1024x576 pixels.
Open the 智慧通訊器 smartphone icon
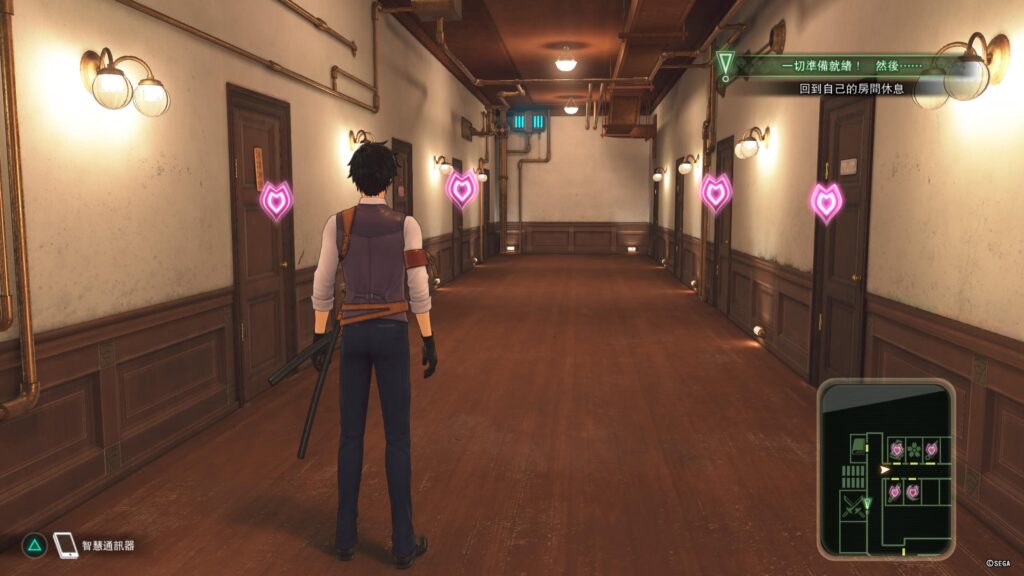point(66,545)
